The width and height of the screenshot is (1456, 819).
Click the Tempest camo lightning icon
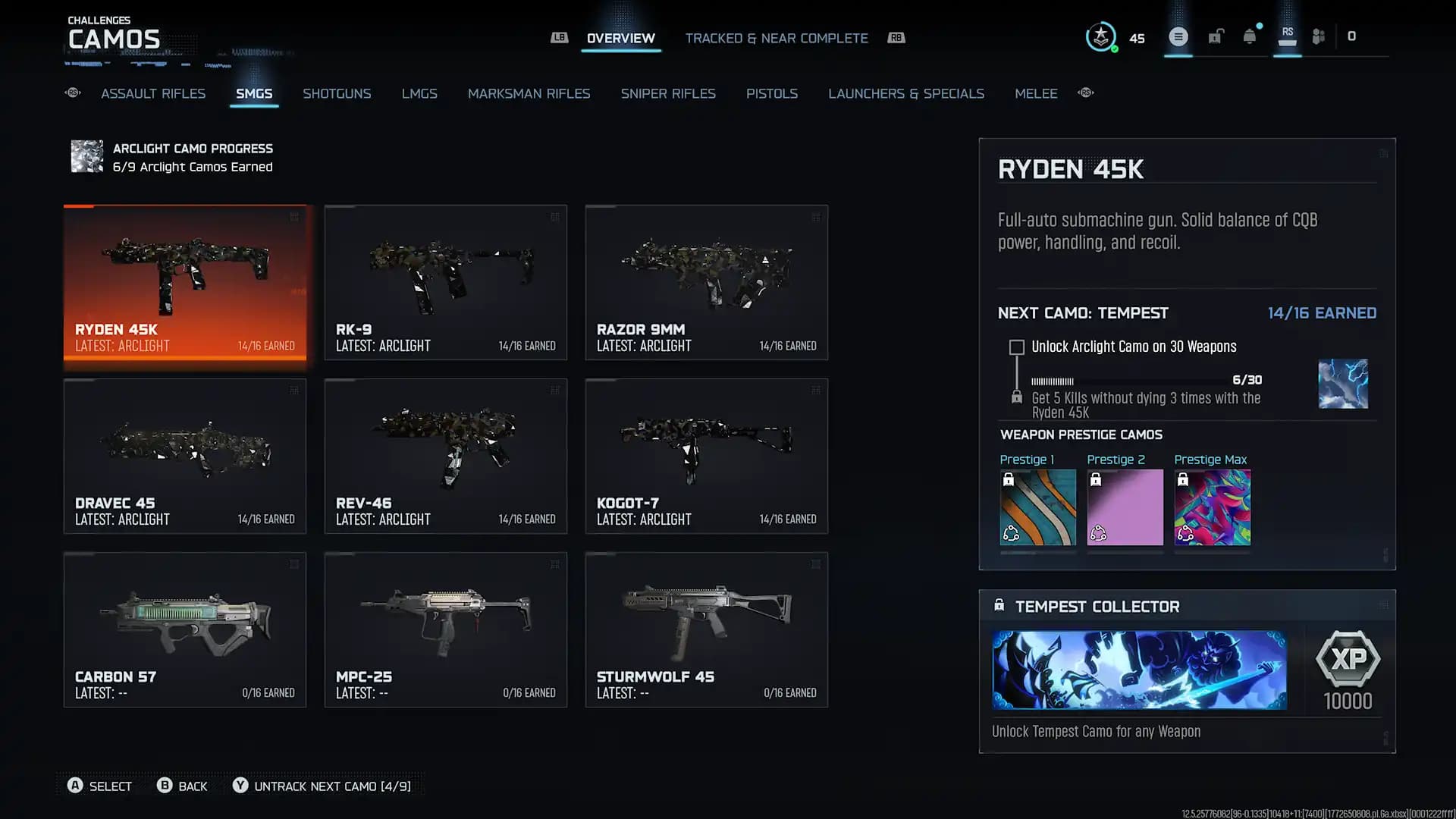tap(1344, 384)
